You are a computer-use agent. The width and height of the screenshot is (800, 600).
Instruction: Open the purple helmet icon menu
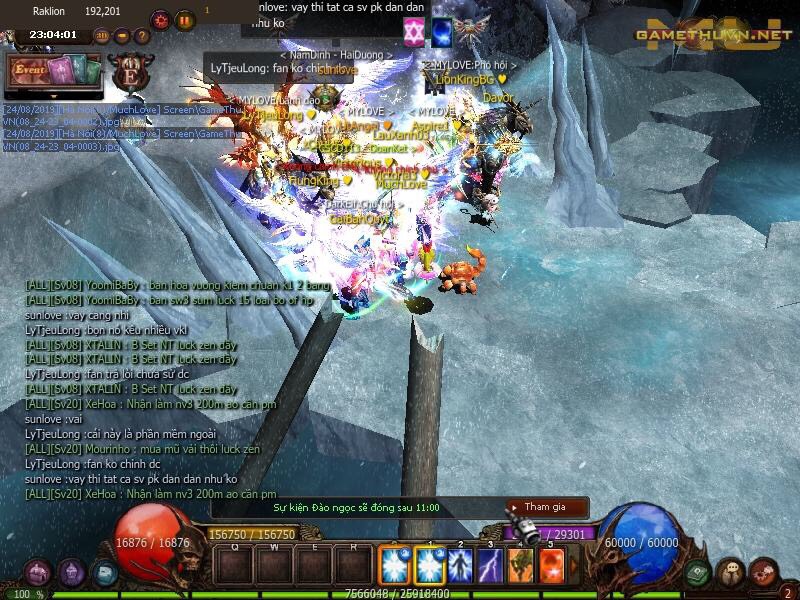click(71, 573)
